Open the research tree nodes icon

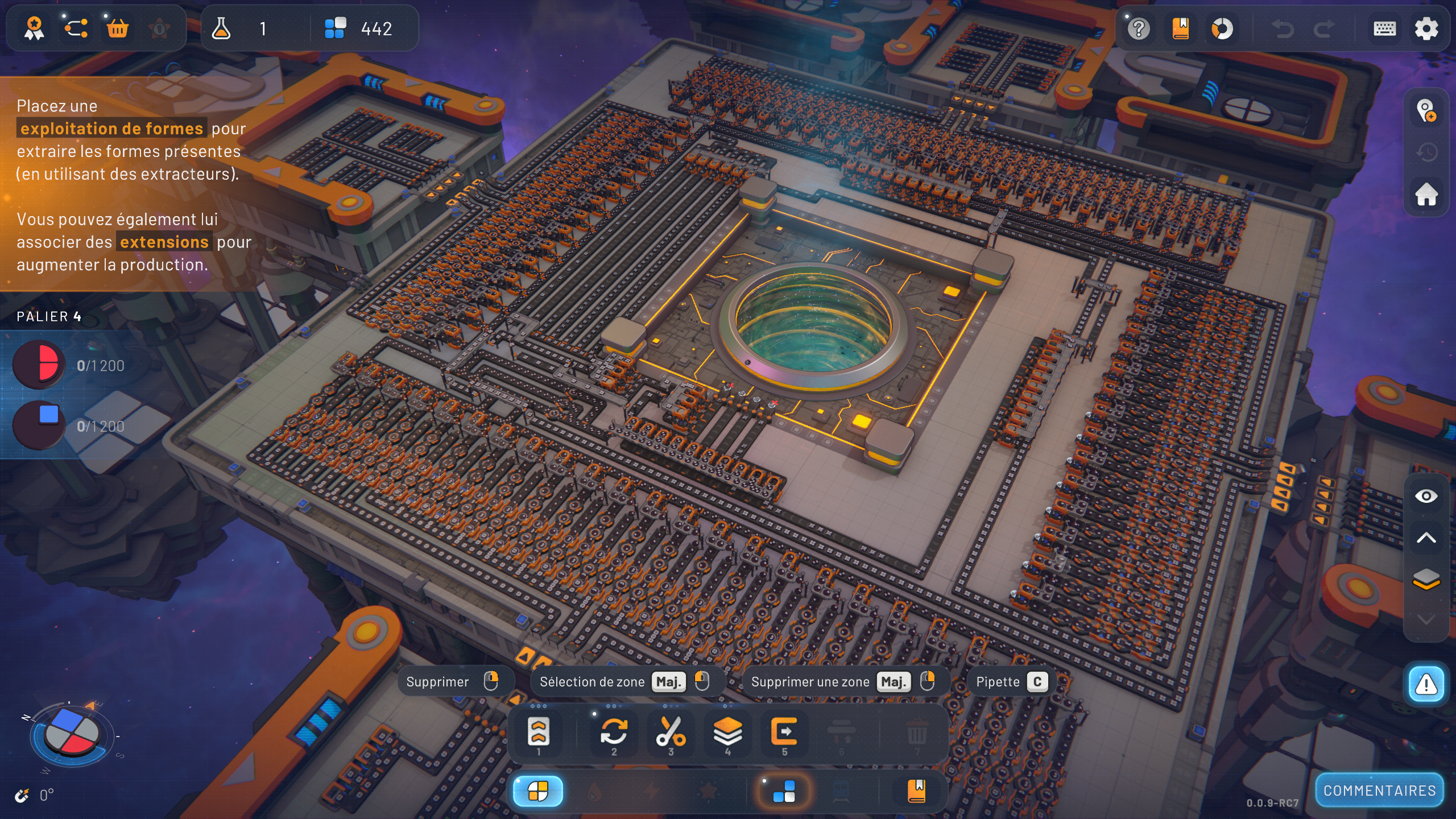(76, 28)
